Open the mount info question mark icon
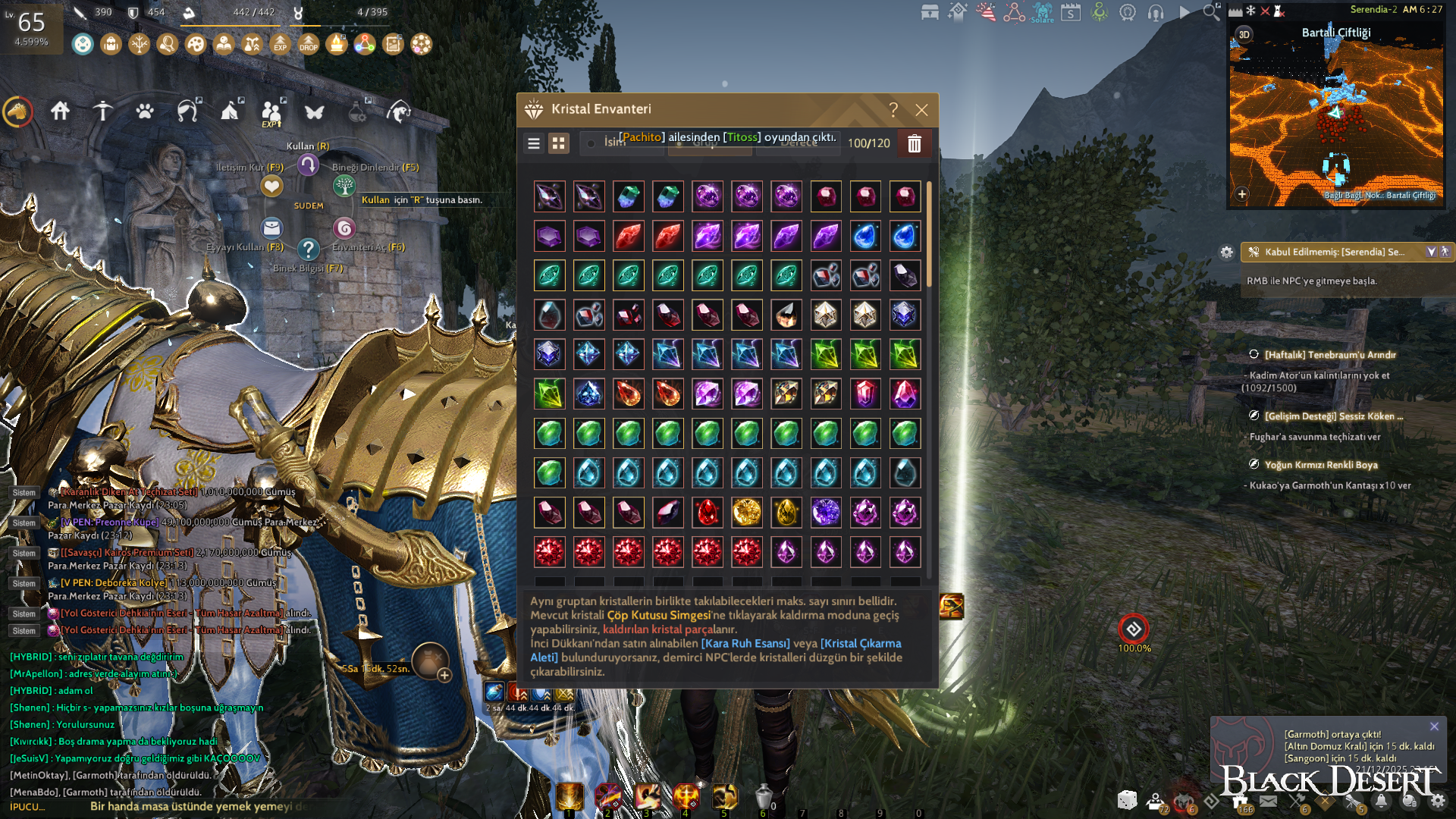1456x819 pixels. [308, 249]
